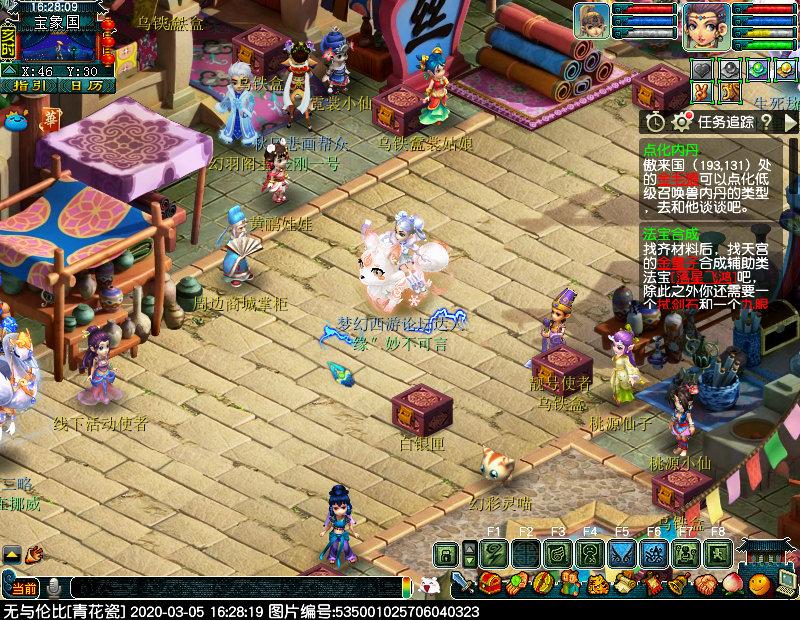The width and height of the screenshot is (800, 620).
Task: Toggle the hotbar lock button
Action: point(446,553)
